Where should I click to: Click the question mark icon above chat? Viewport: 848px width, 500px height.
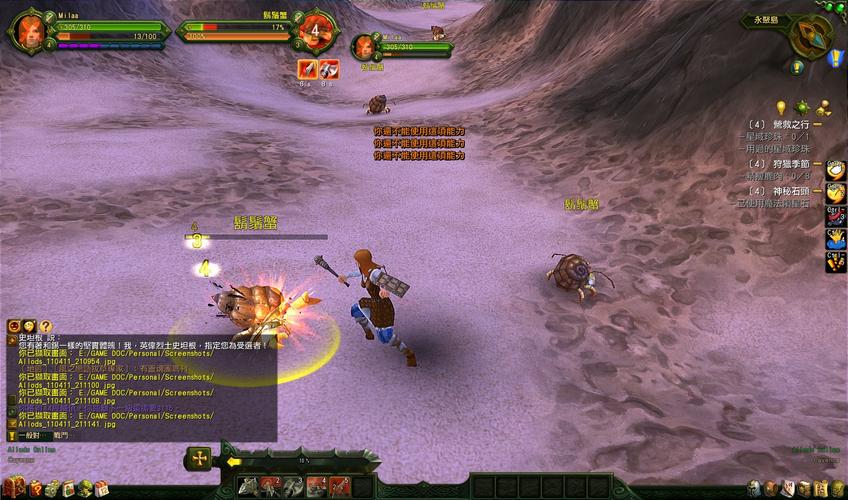45,326
